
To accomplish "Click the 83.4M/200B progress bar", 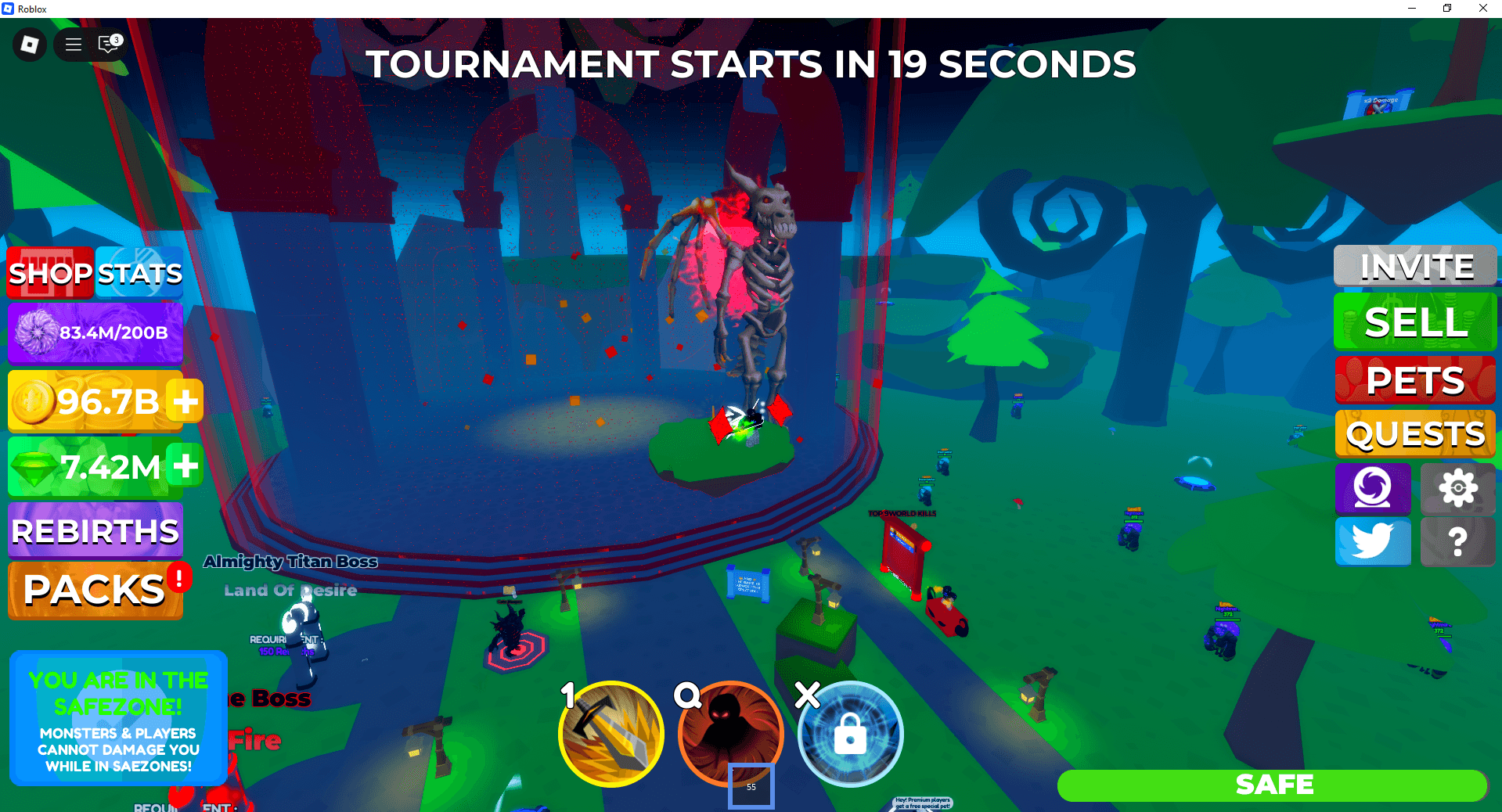I will tap(95, 332).
